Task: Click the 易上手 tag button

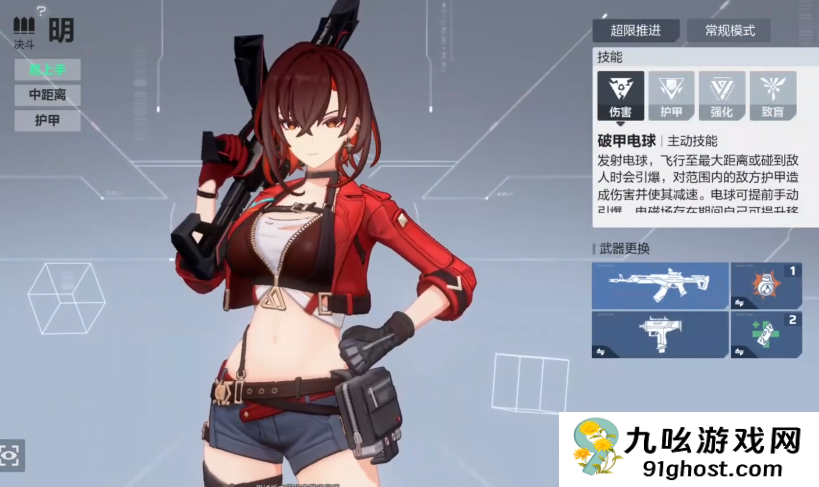Action: coord(47,69)
